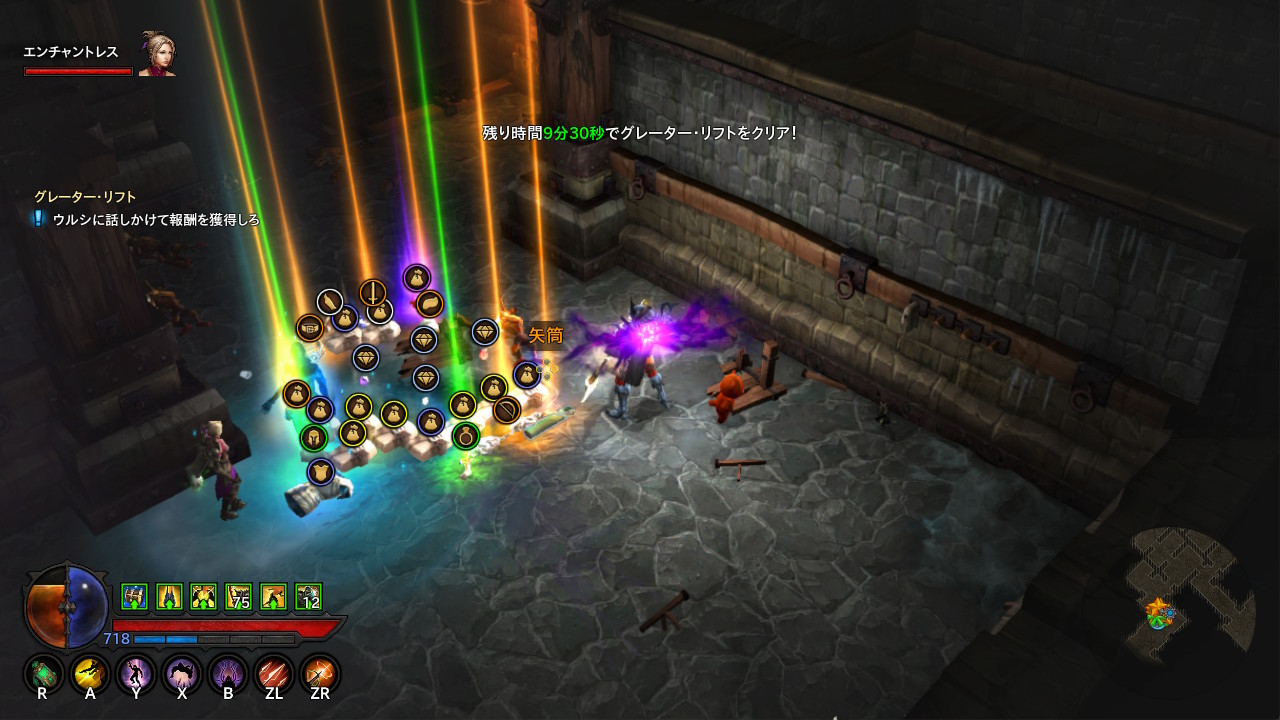This screenshot has width=1280, height=720.
Task: Inspect the buff icon showing 12
Action: [x=308, y=597]
